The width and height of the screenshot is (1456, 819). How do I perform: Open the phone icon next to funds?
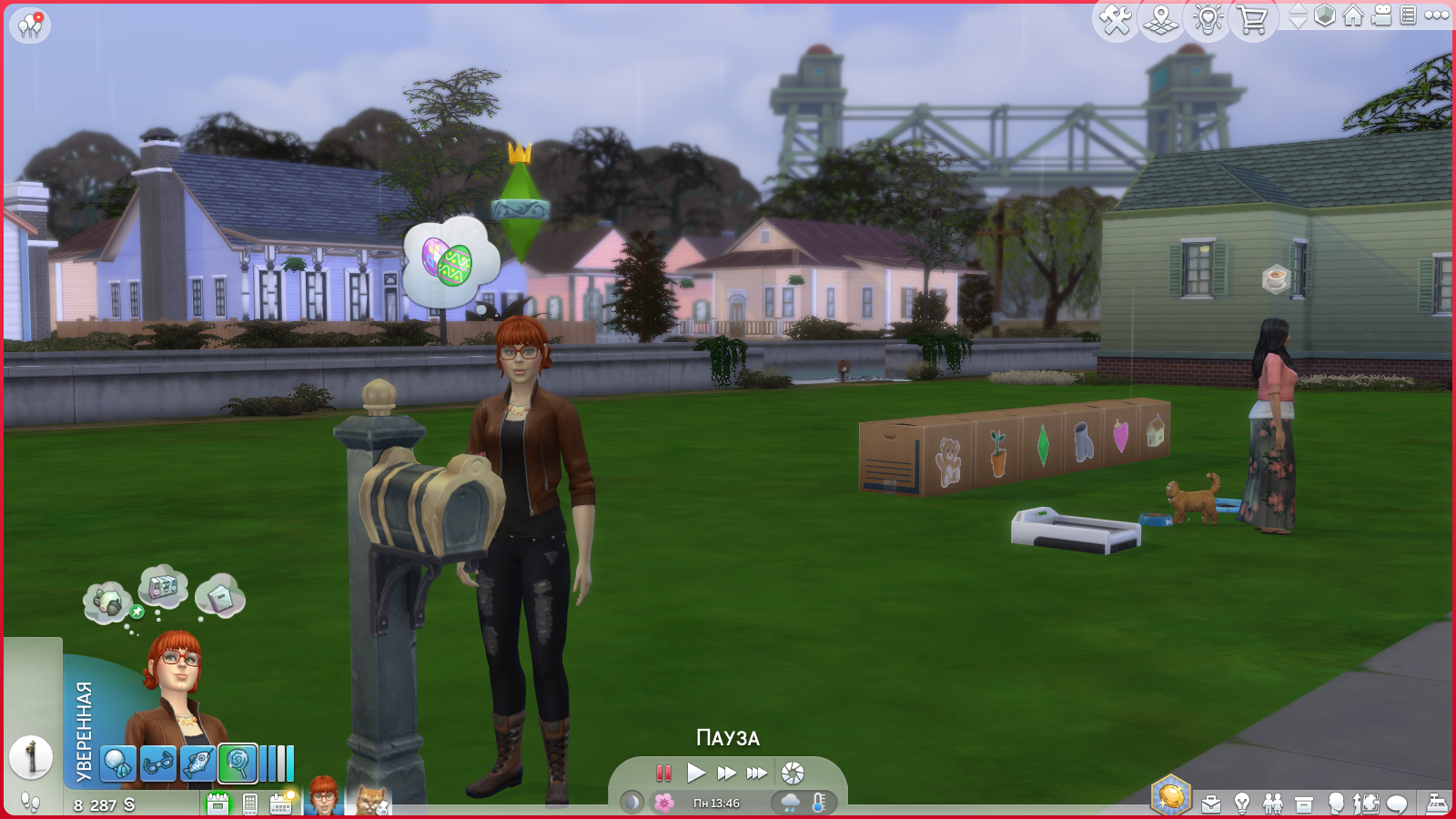tap(250, 804)
